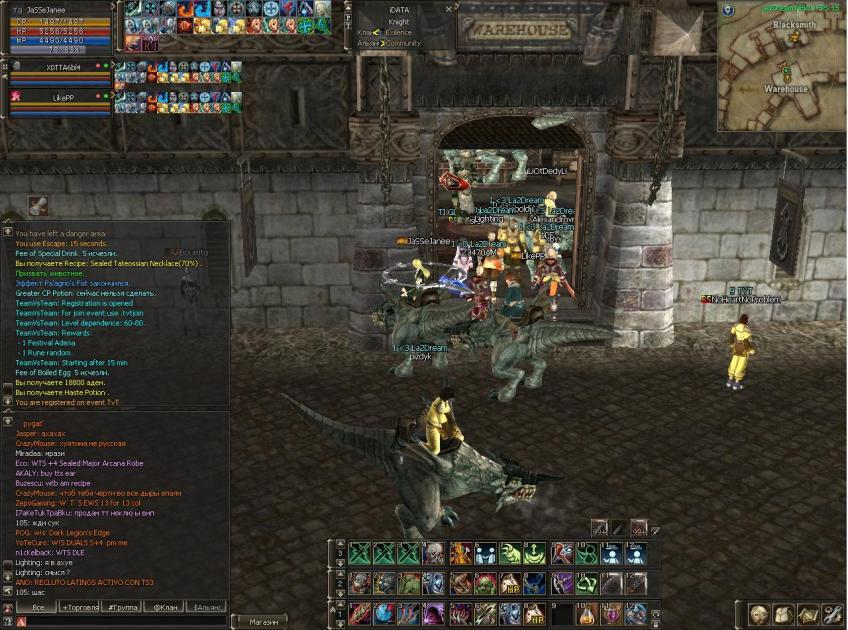Switch to the @Клан clan chat tab
The height and width of the screenshot is (630, 848).
click(x=163, y=607)
